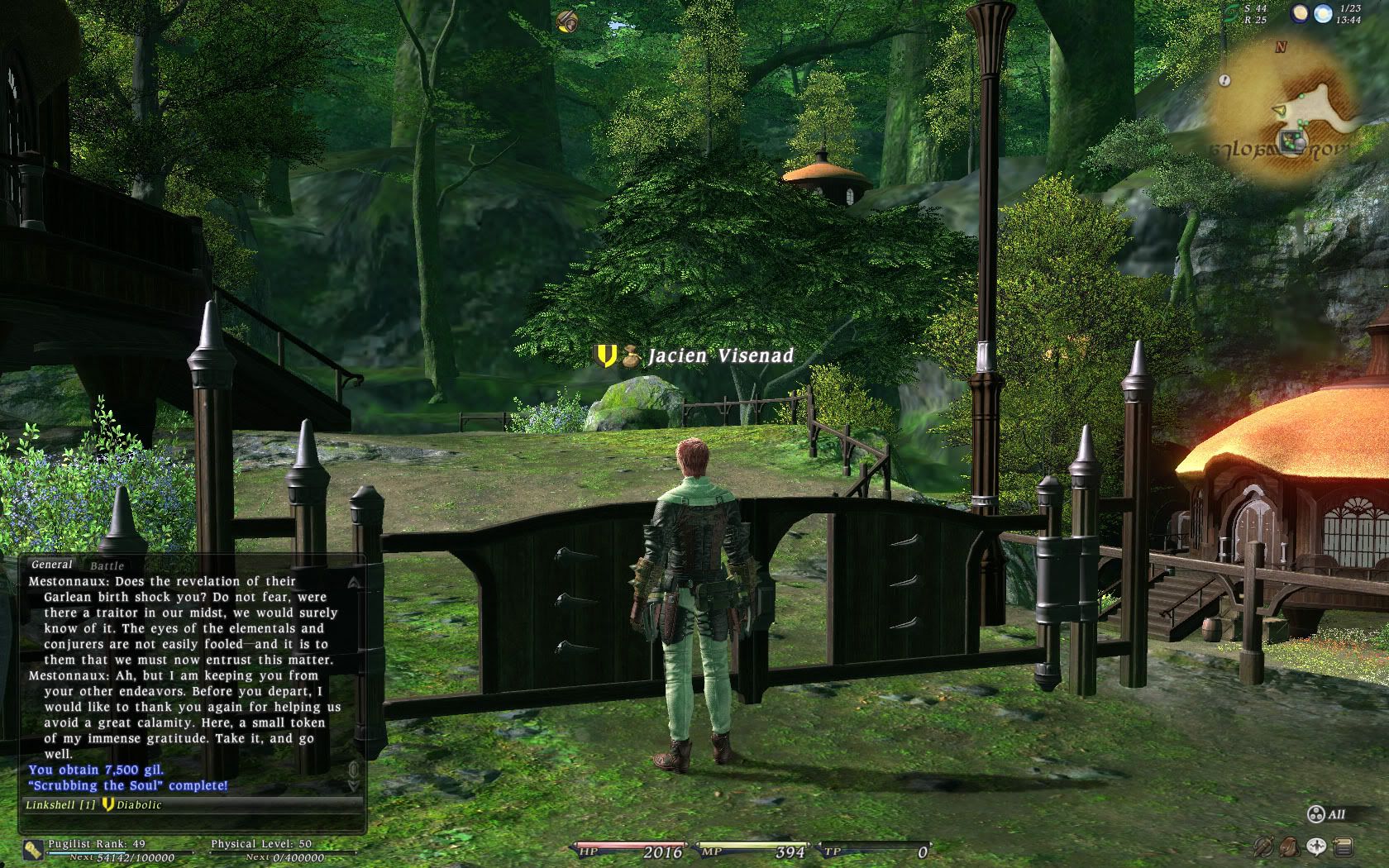This screenshot has width=1389, height=868.
Task: Select the building marker on the minimap
Action: (x=1291, y=141)
